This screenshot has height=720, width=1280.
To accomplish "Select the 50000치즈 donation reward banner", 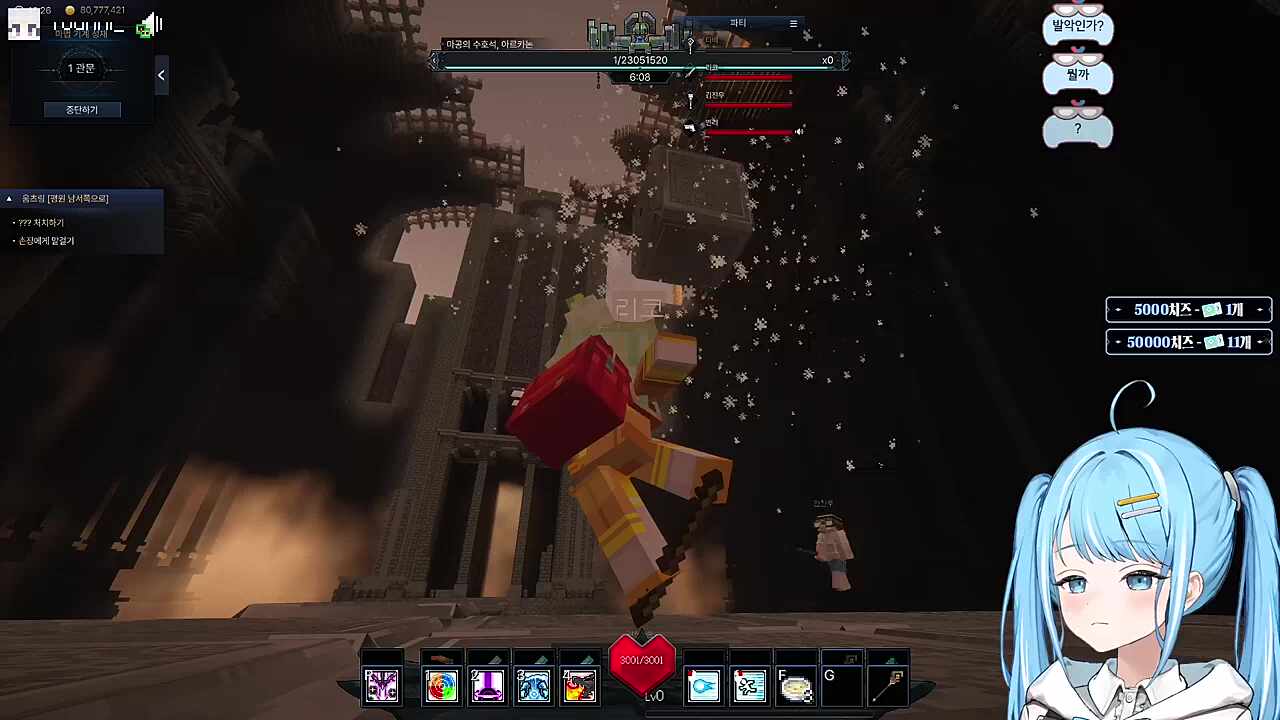I will pyautogui.click(x=1188, y=342).
